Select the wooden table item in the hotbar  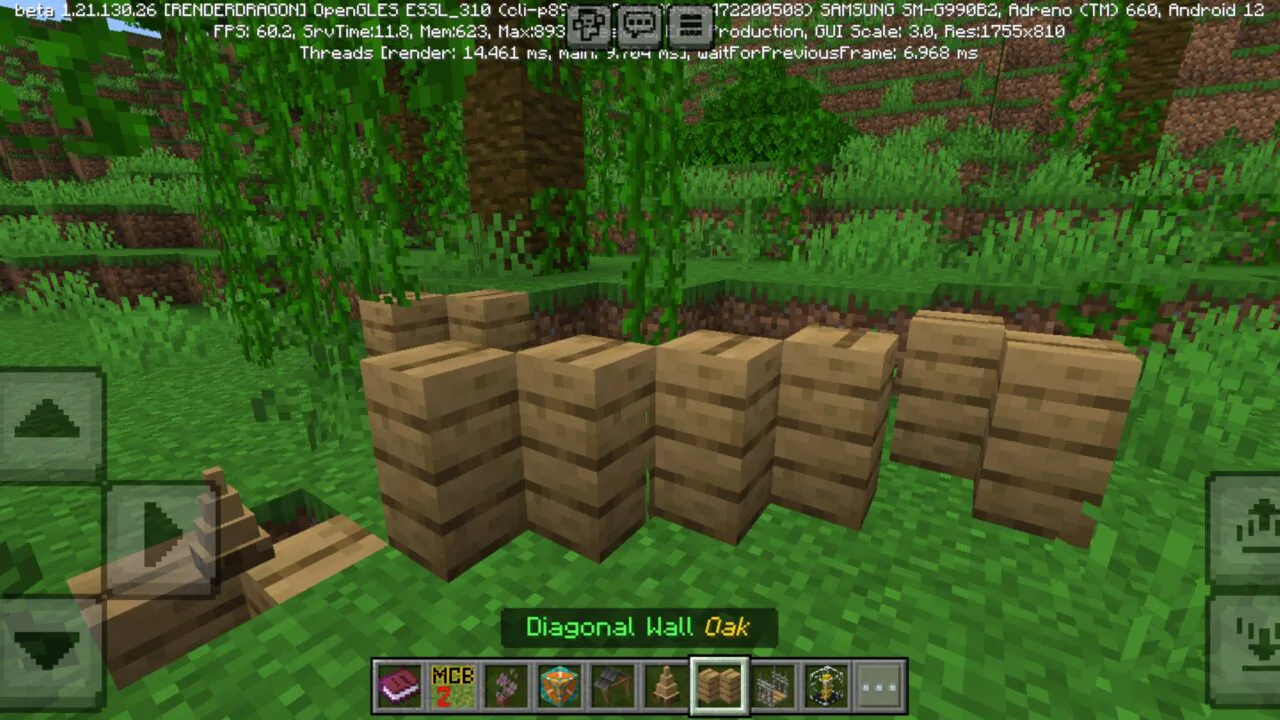tap(613, 684)
